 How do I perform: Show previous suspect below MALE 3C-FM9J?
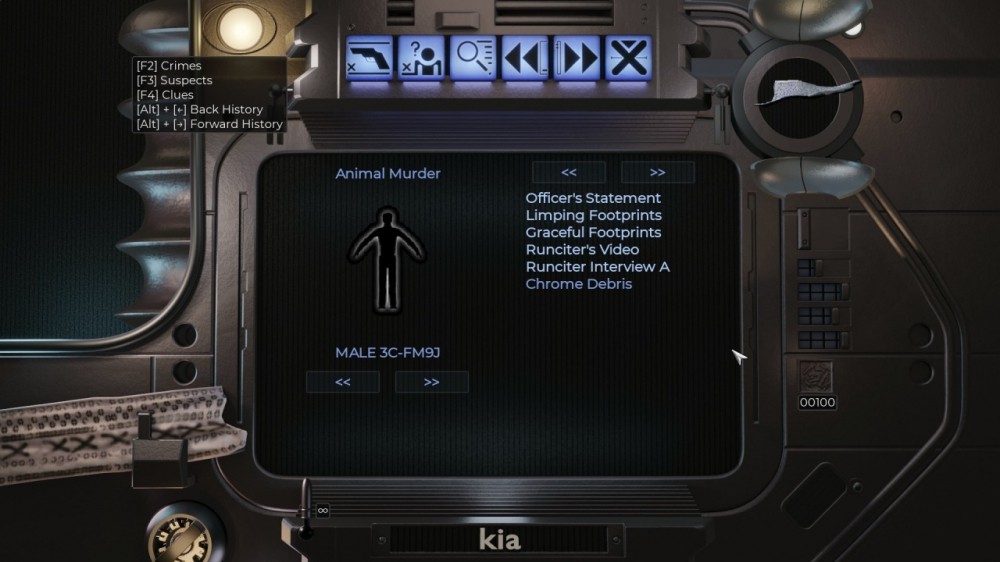(343, 382)
